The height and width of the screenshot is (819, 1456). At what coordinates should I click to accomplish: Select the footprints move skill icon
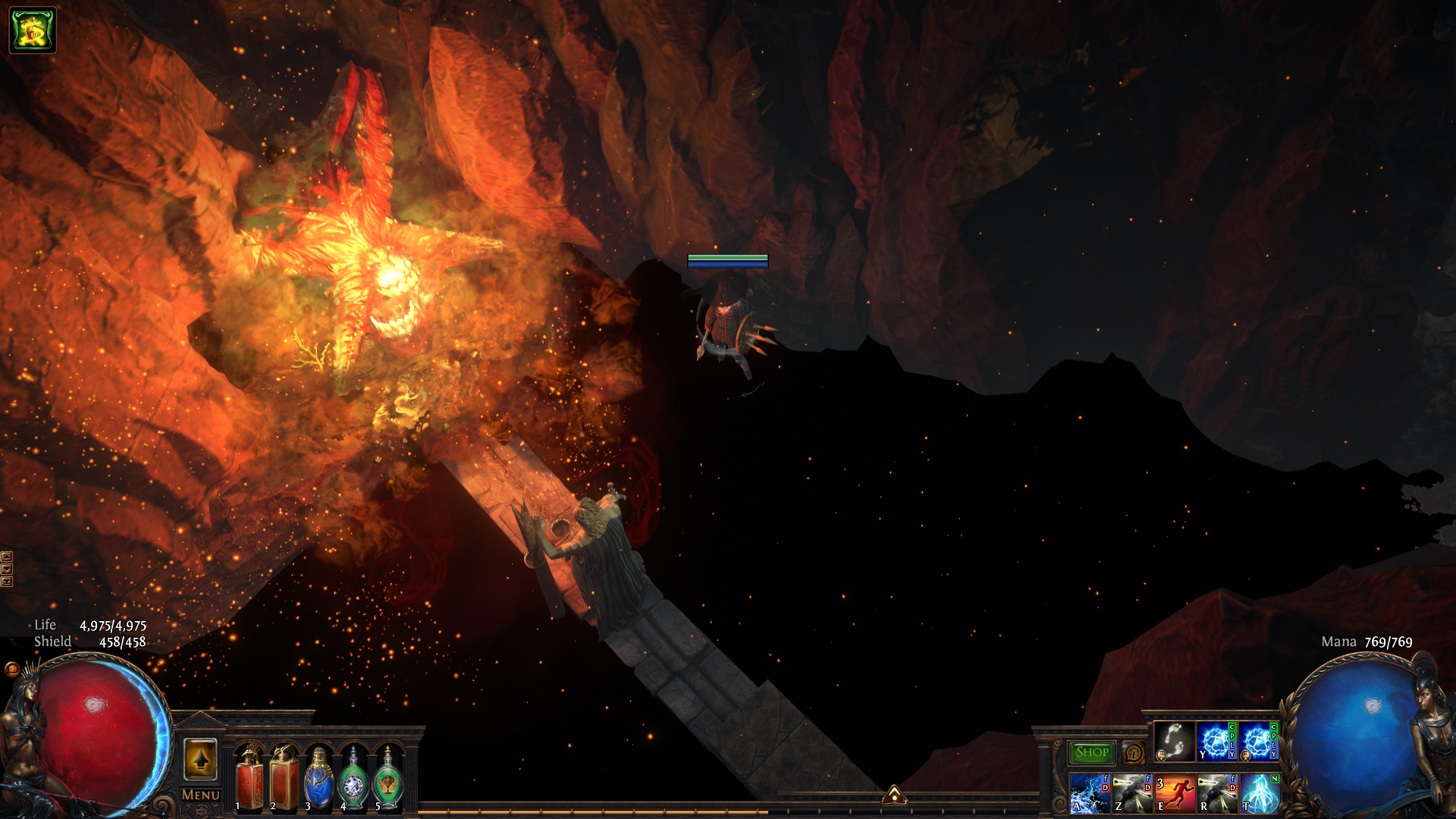point(1173,741)
